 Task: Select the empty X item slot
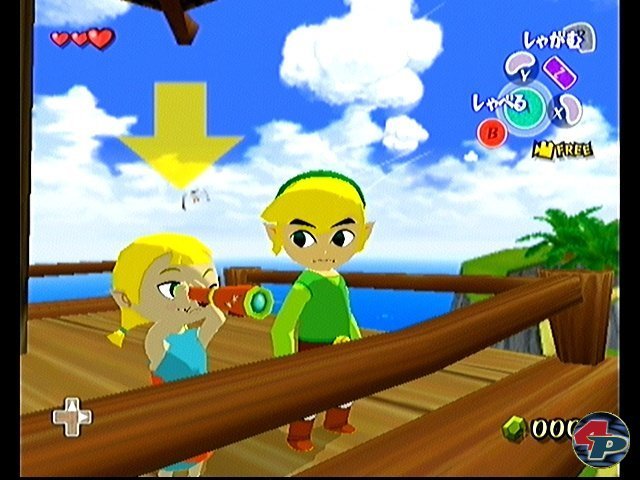[569, 108]
